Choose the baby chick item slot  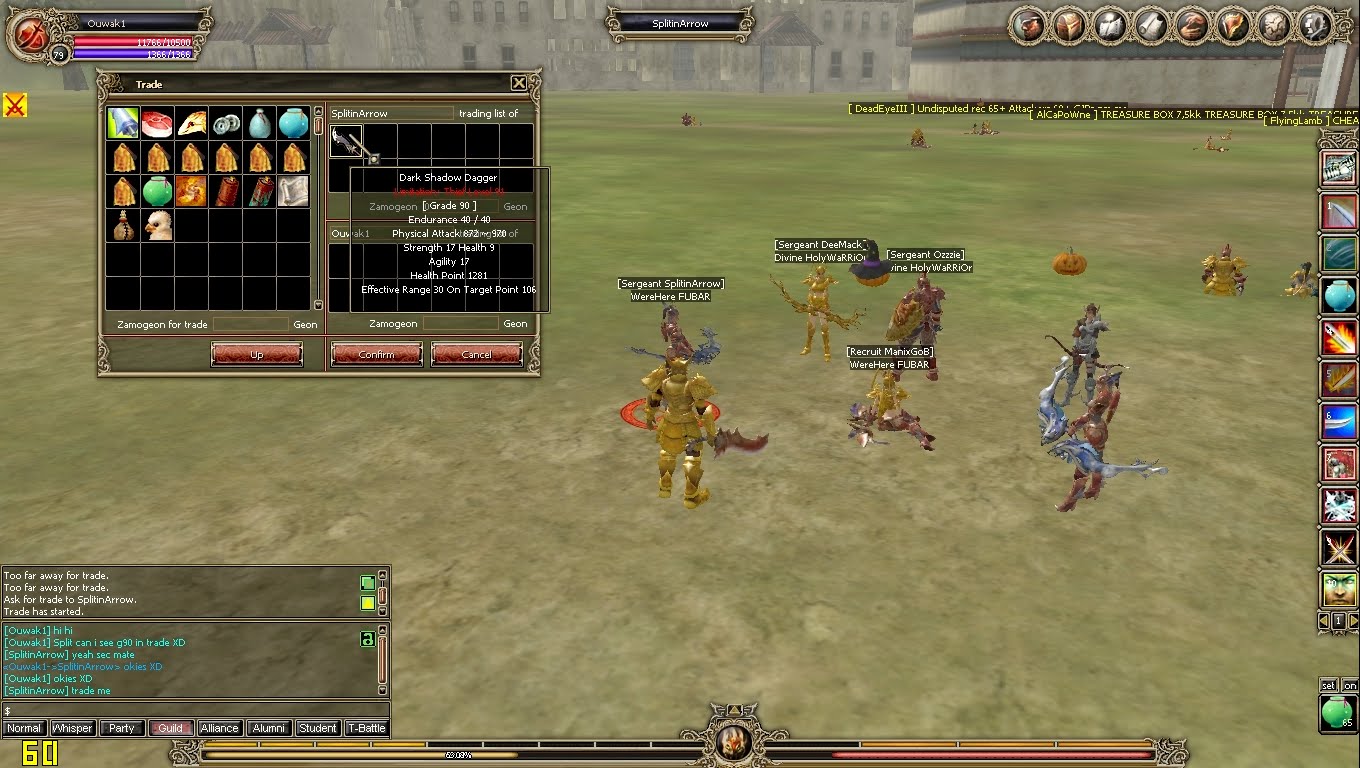pos(157,225)
